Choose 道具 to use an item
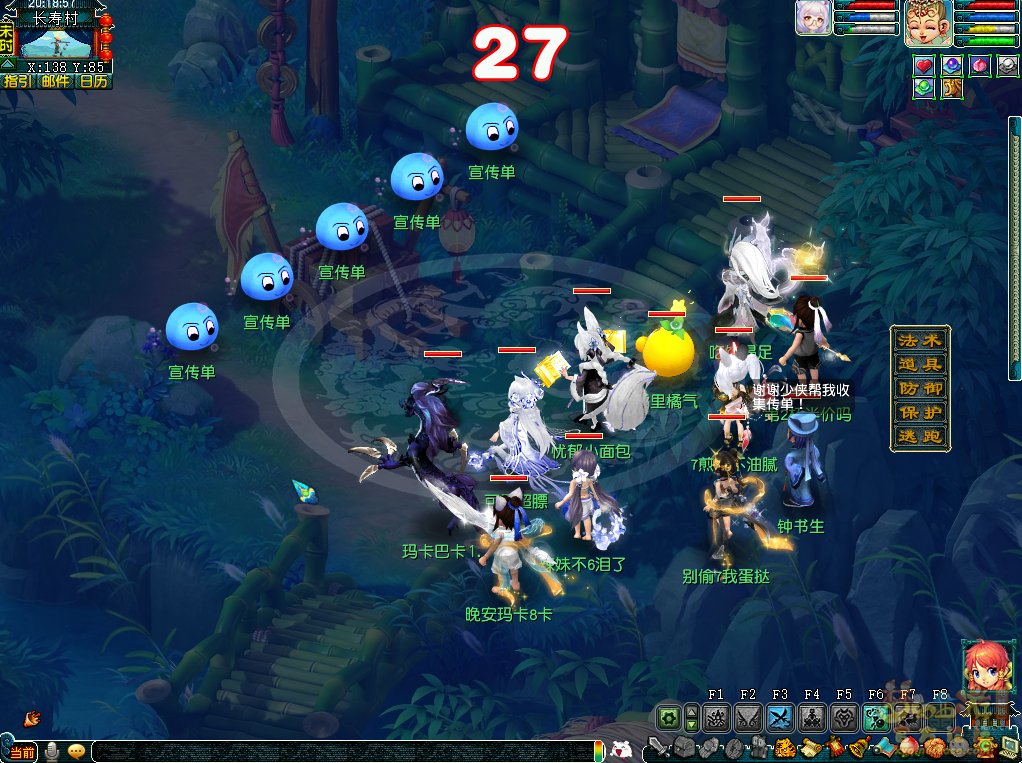 coord(920,364)
